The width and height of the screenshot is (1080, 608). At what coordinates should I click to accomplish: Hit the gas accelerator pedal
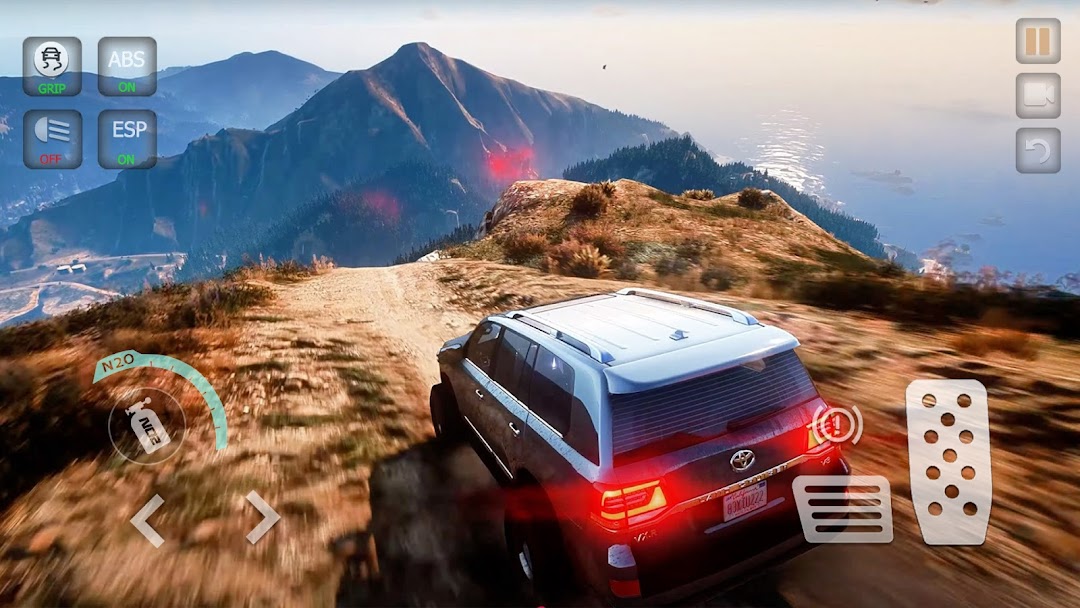947,462
